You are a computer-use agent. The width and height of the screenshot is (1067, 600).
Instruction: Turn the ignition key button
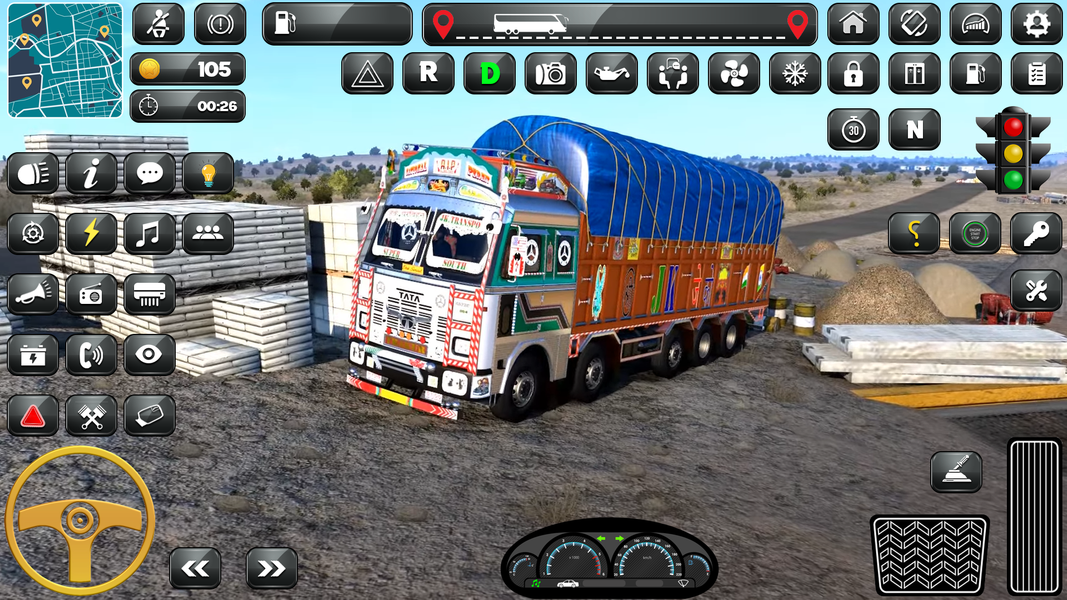pos(1036,233)
